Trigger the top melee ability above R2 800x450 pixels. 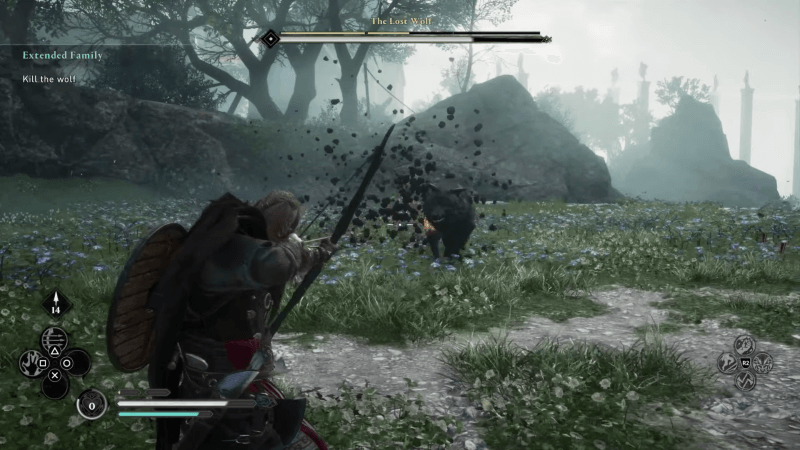pos(745,343)
